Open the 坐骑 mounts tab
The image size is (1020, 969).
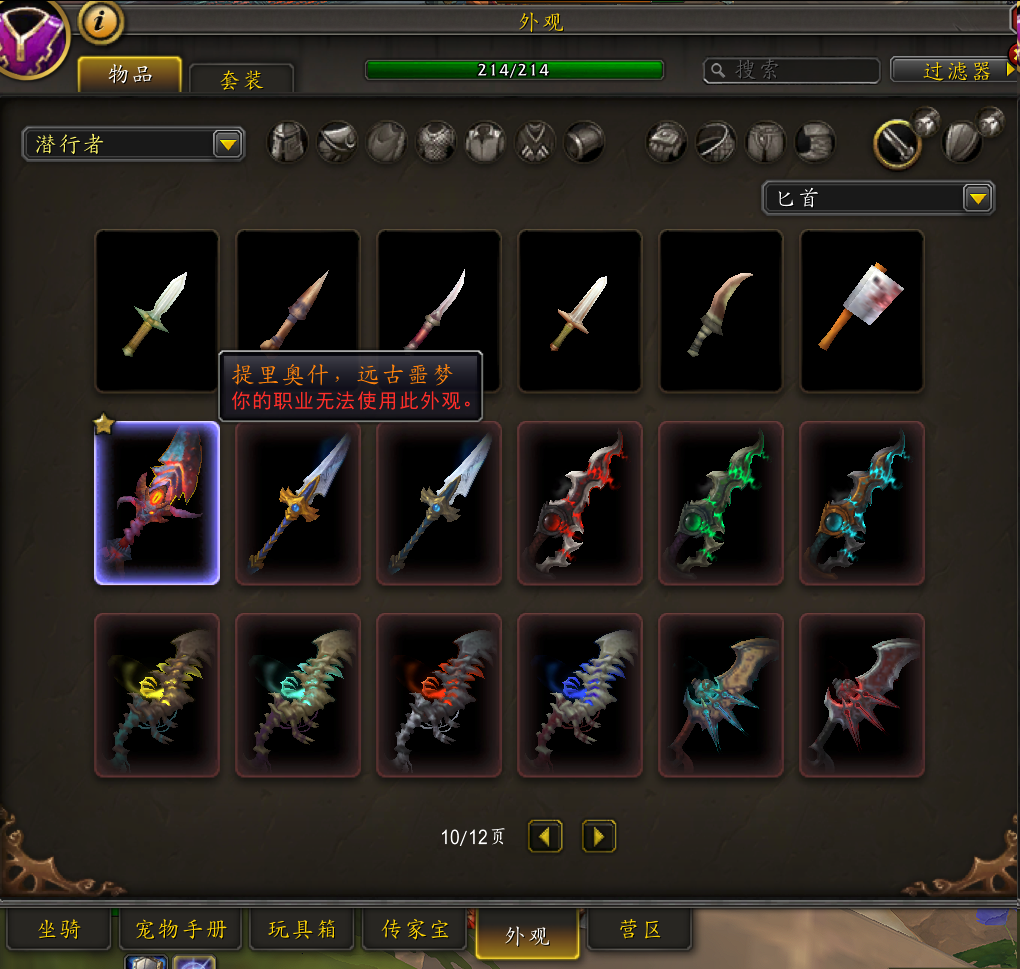pyautogui.click(x=59, y=930)
